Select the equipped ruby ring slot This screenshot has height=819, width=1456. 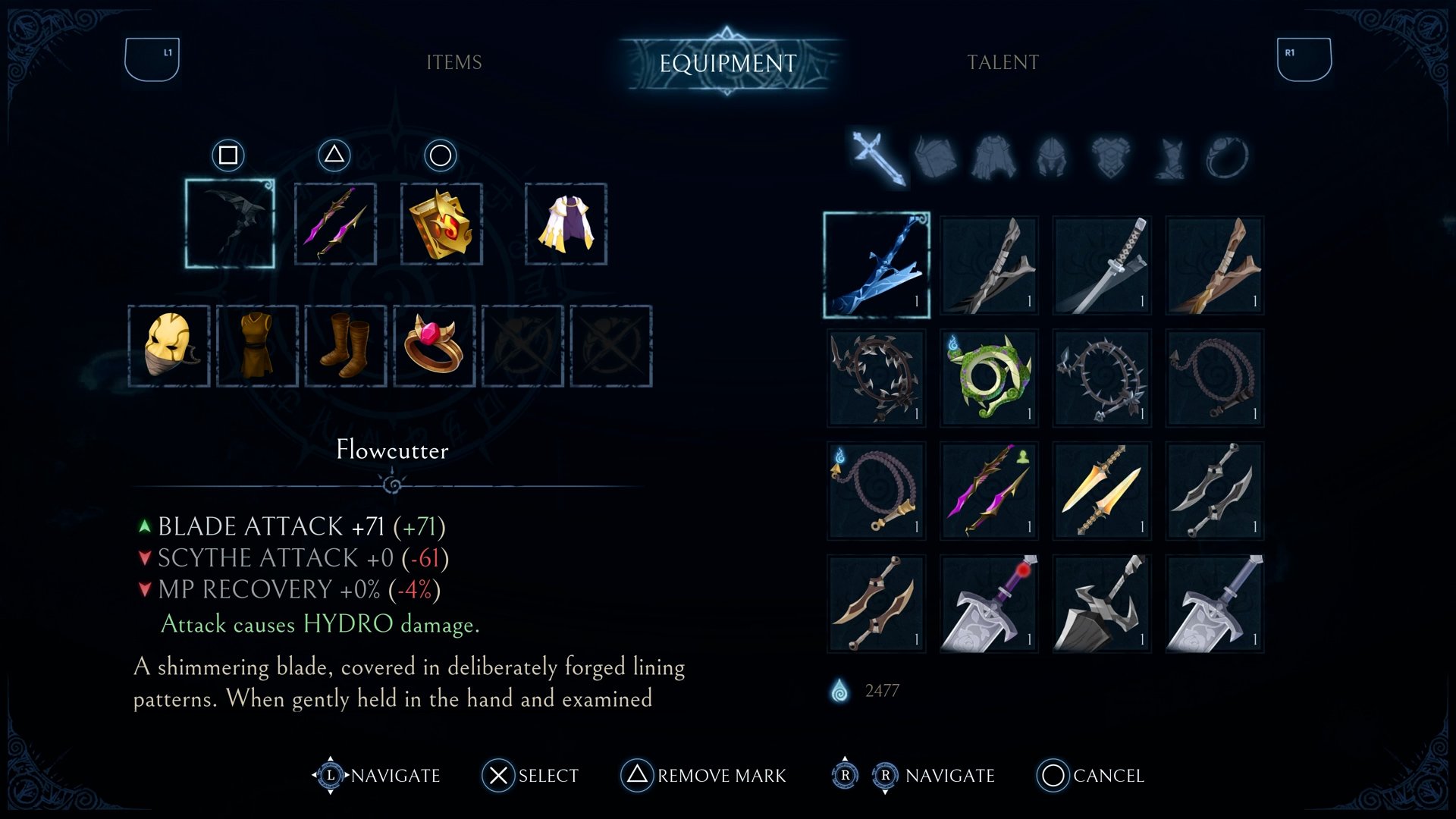click(434, 346)
